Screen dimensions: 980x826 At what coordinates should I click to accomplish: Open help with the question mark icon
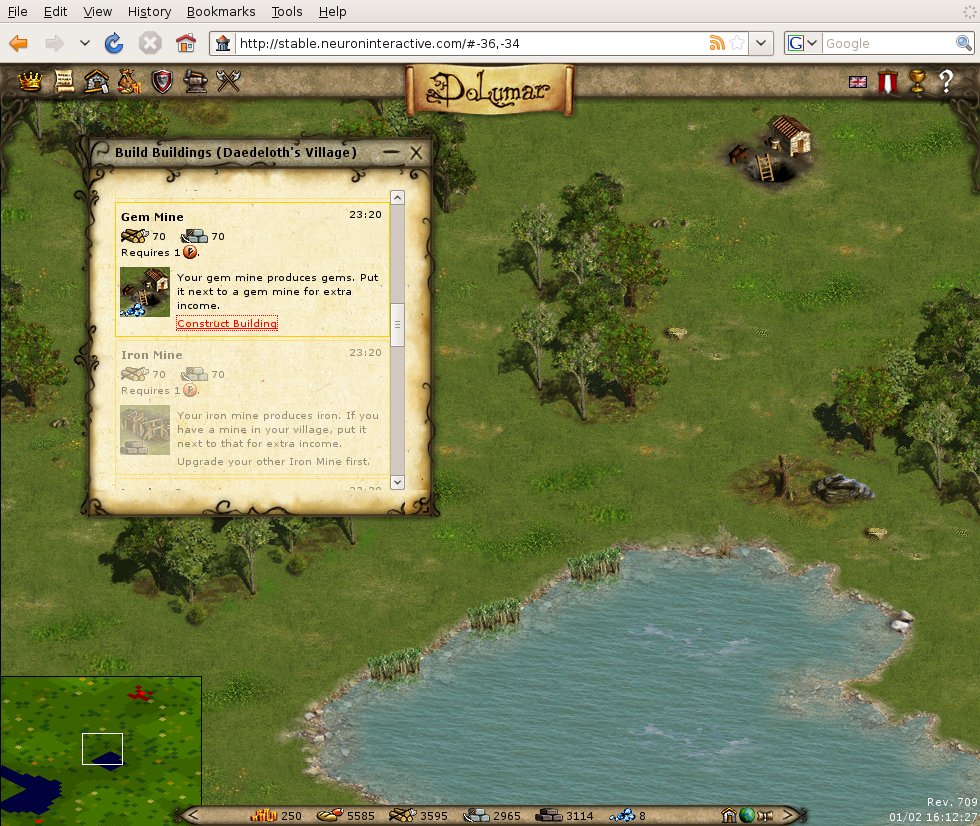(946, 82)
